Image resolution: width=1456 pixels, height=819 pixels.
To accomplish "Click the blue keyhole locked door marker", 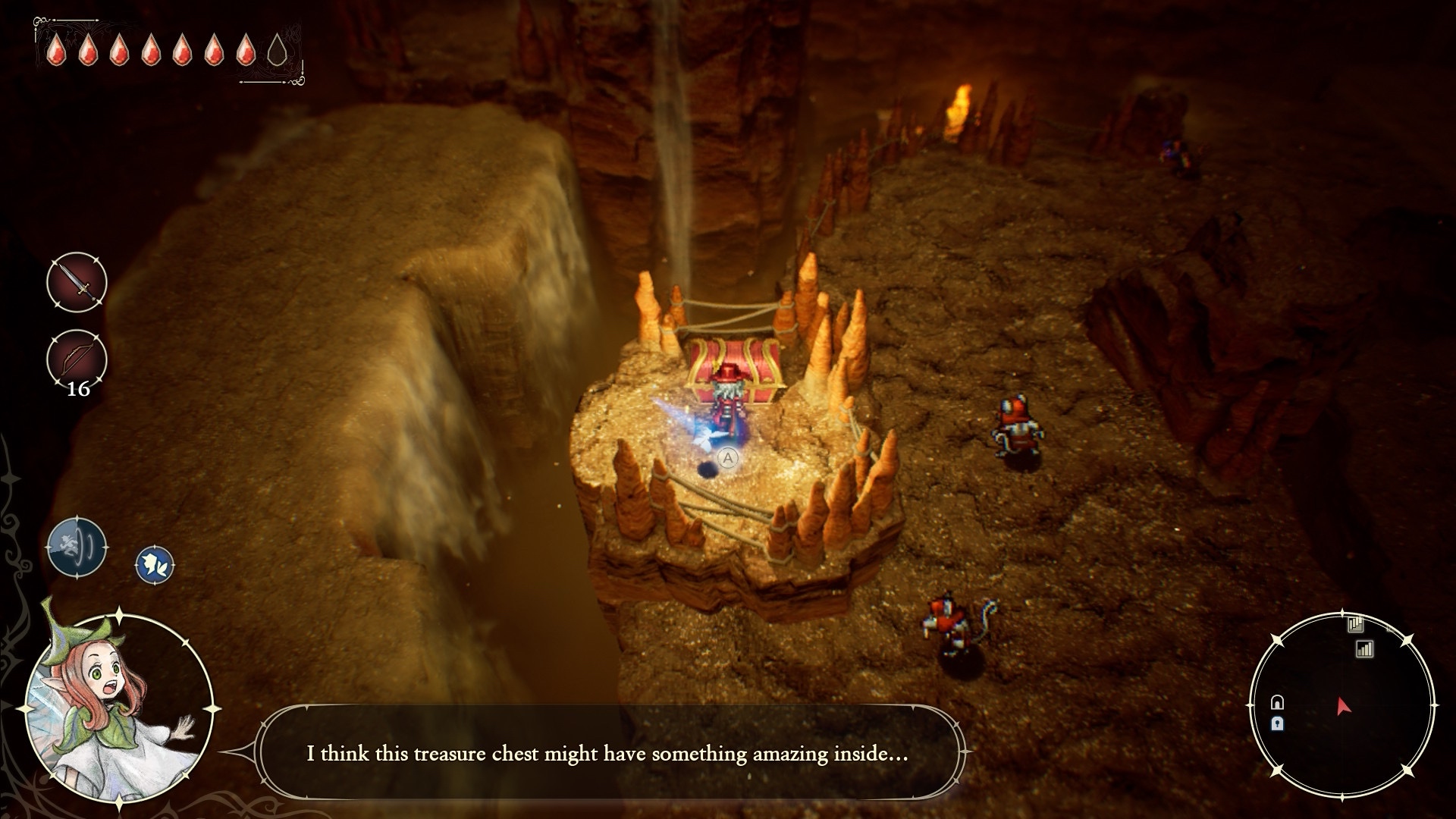I will (1277, 723).
